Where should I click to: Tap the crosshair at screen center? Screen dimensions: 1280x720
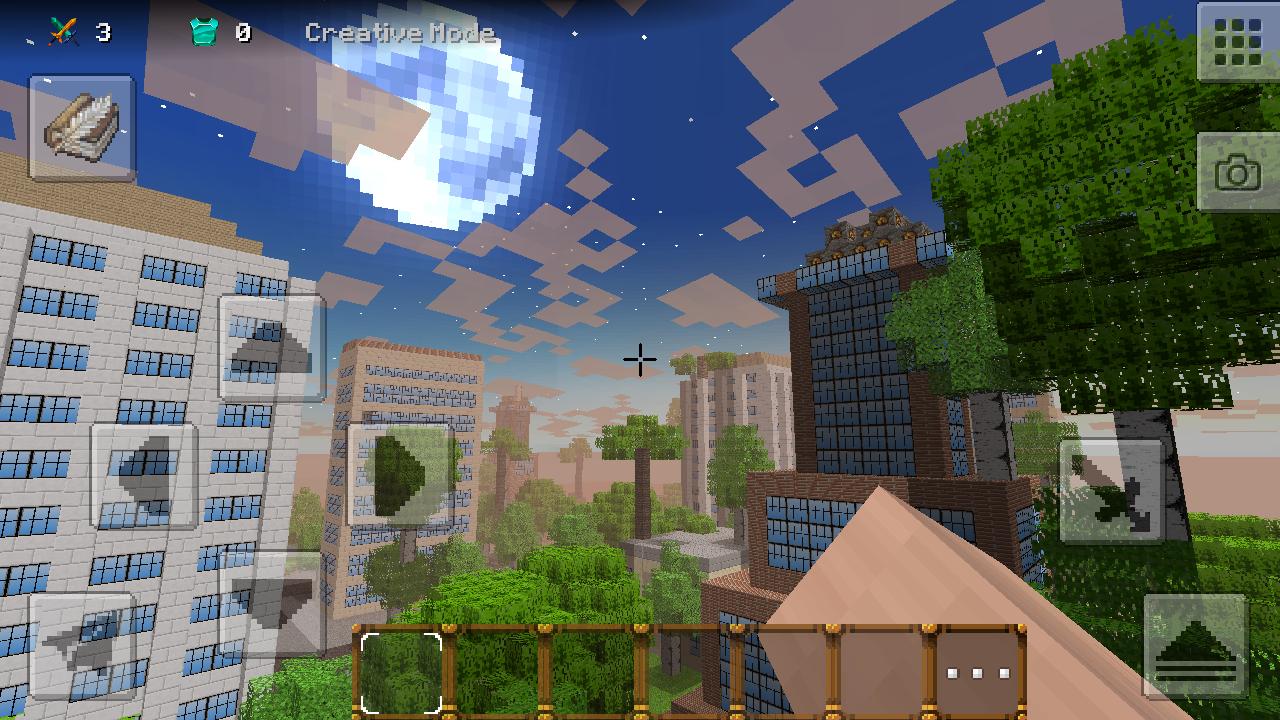[639, 361]
